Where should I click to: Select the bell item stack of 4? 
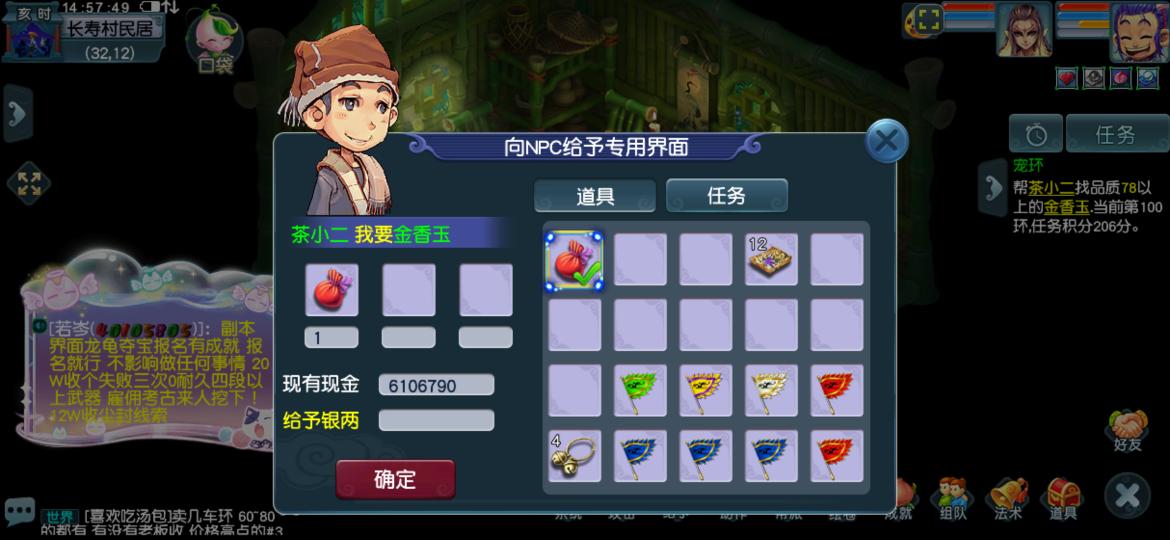click(574, 456)
